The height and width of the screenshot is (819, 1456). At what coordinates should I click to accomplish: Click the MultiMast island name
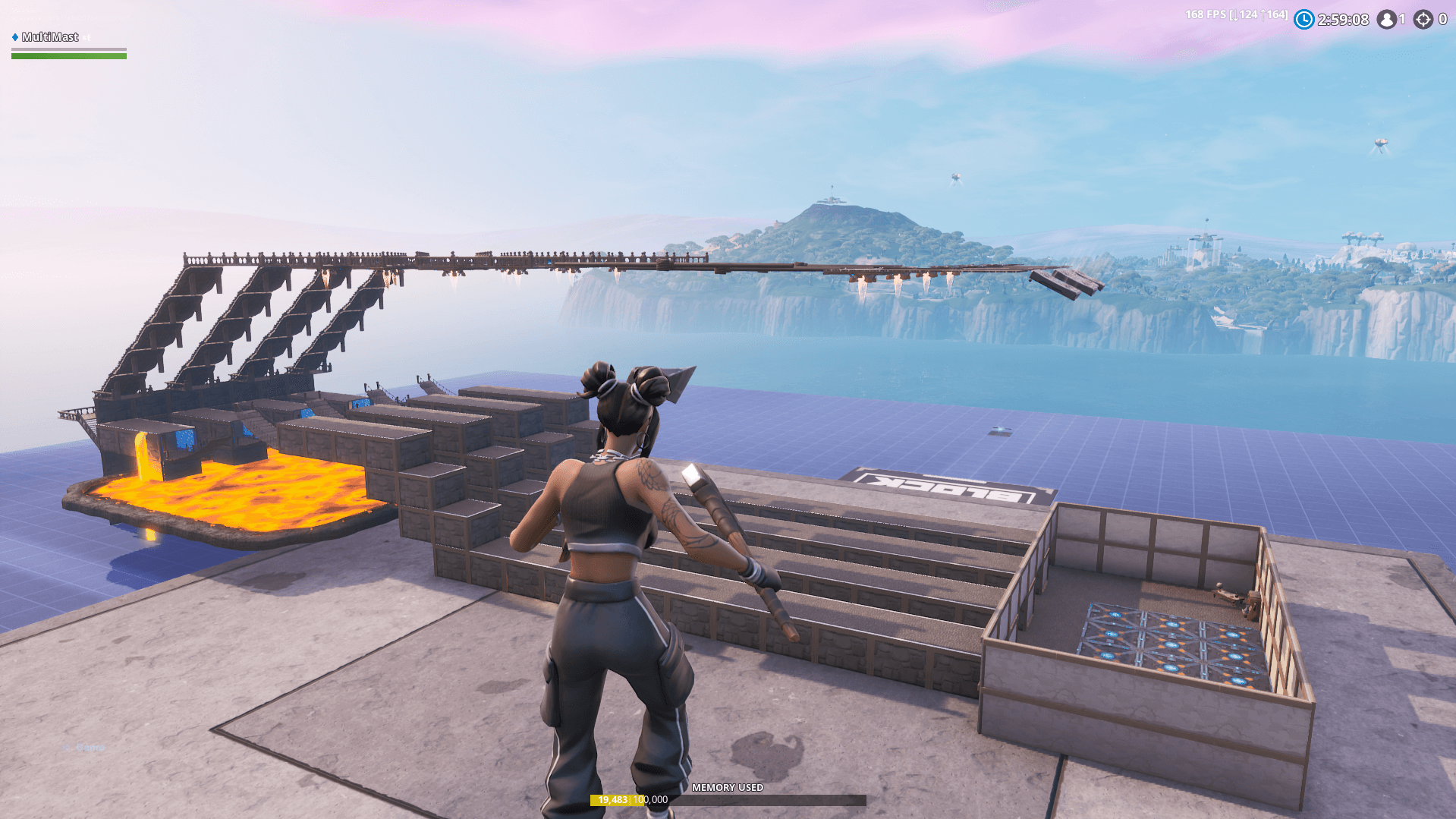pos(50,36)
